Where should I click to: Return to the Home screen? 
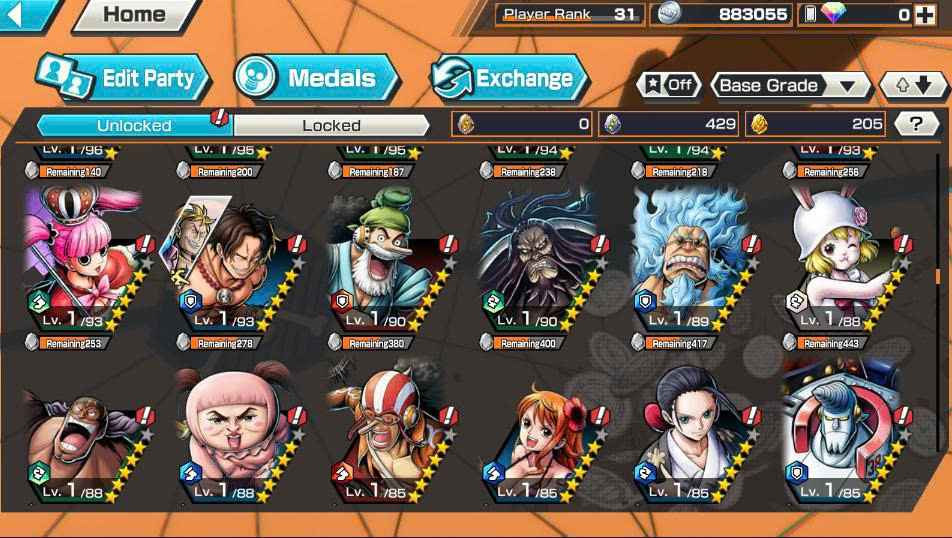133,14
